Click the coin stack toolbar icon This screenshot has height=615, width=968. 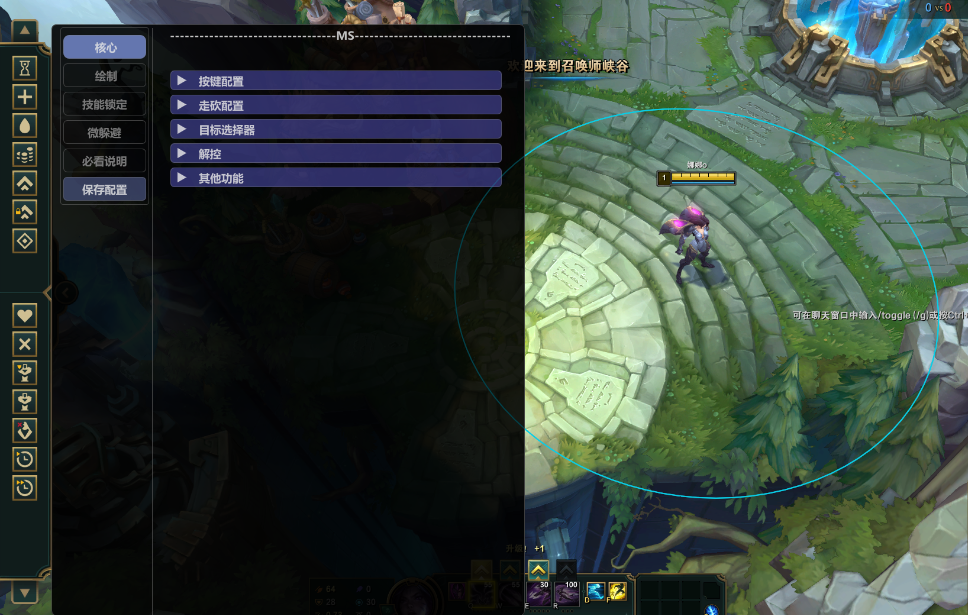[x=25, y=154]
